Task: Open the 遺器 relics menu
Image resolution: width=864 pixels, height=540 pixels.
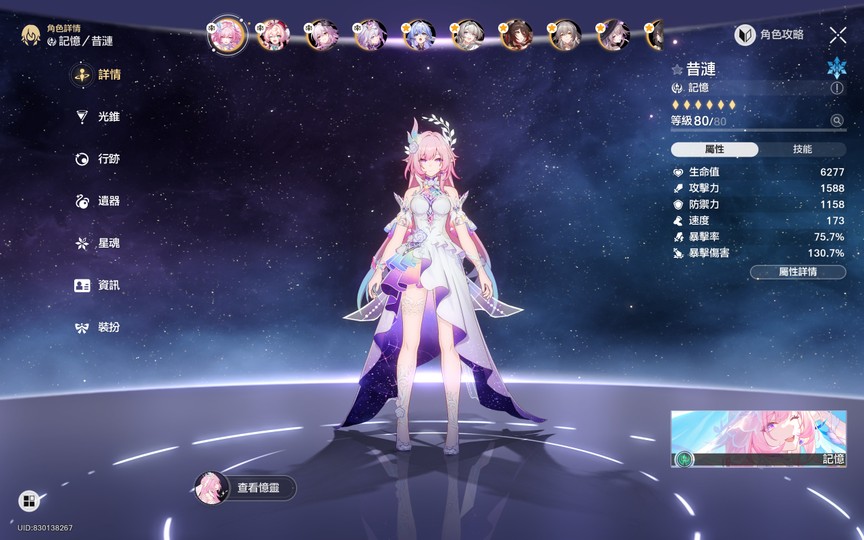Action: (x=99, y=201)
